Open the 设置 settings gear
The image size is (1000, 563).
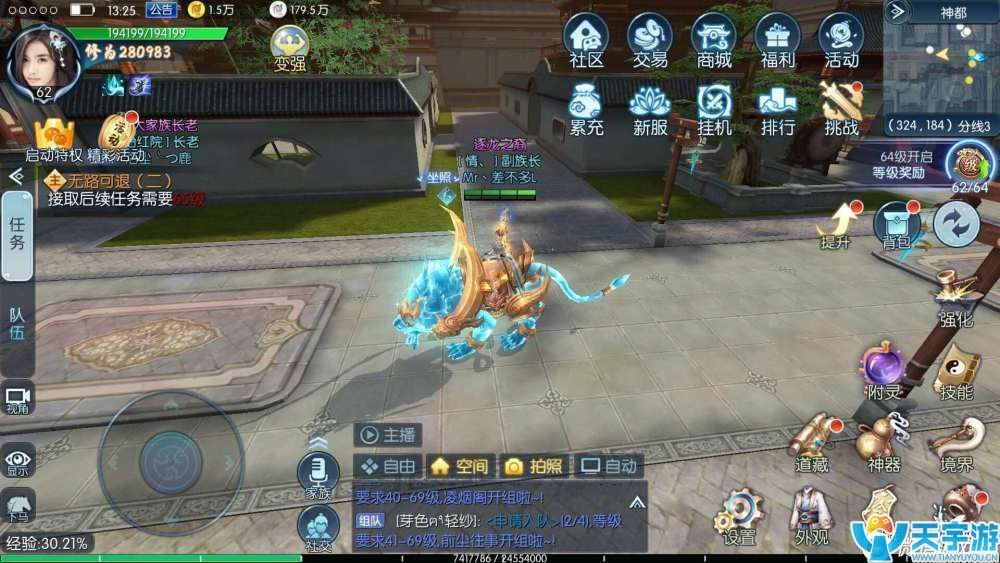[740, 515]
